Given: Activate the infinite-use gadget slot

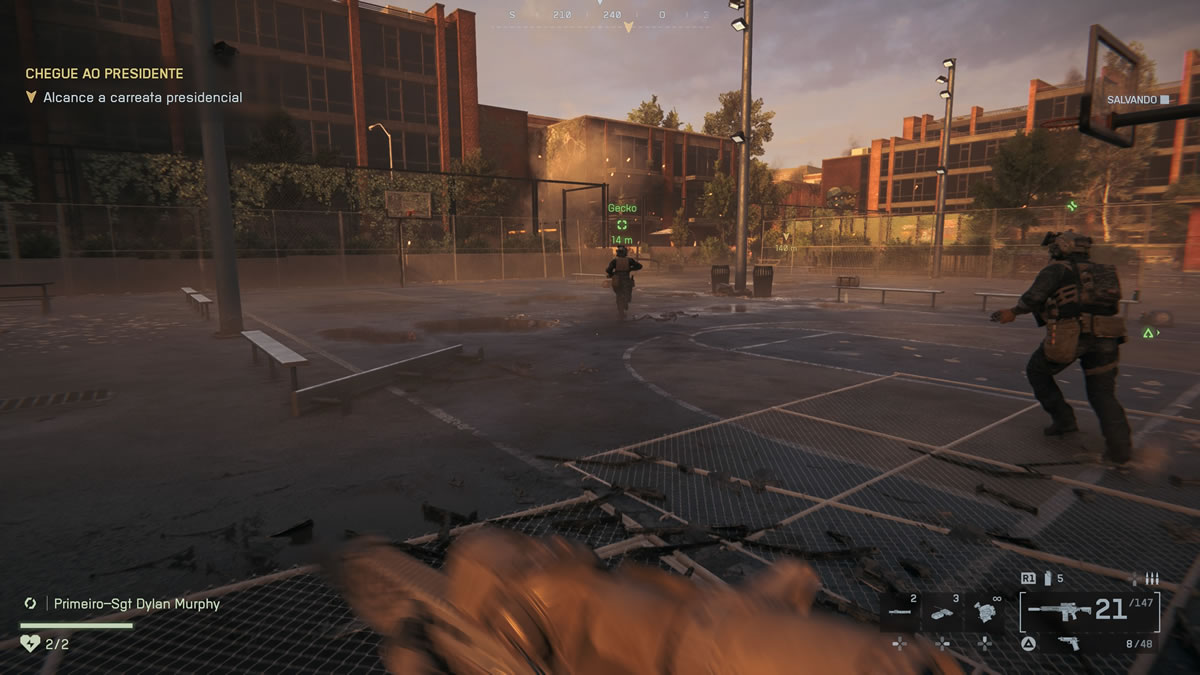Looking at the screenshot, I should (985, 612).
